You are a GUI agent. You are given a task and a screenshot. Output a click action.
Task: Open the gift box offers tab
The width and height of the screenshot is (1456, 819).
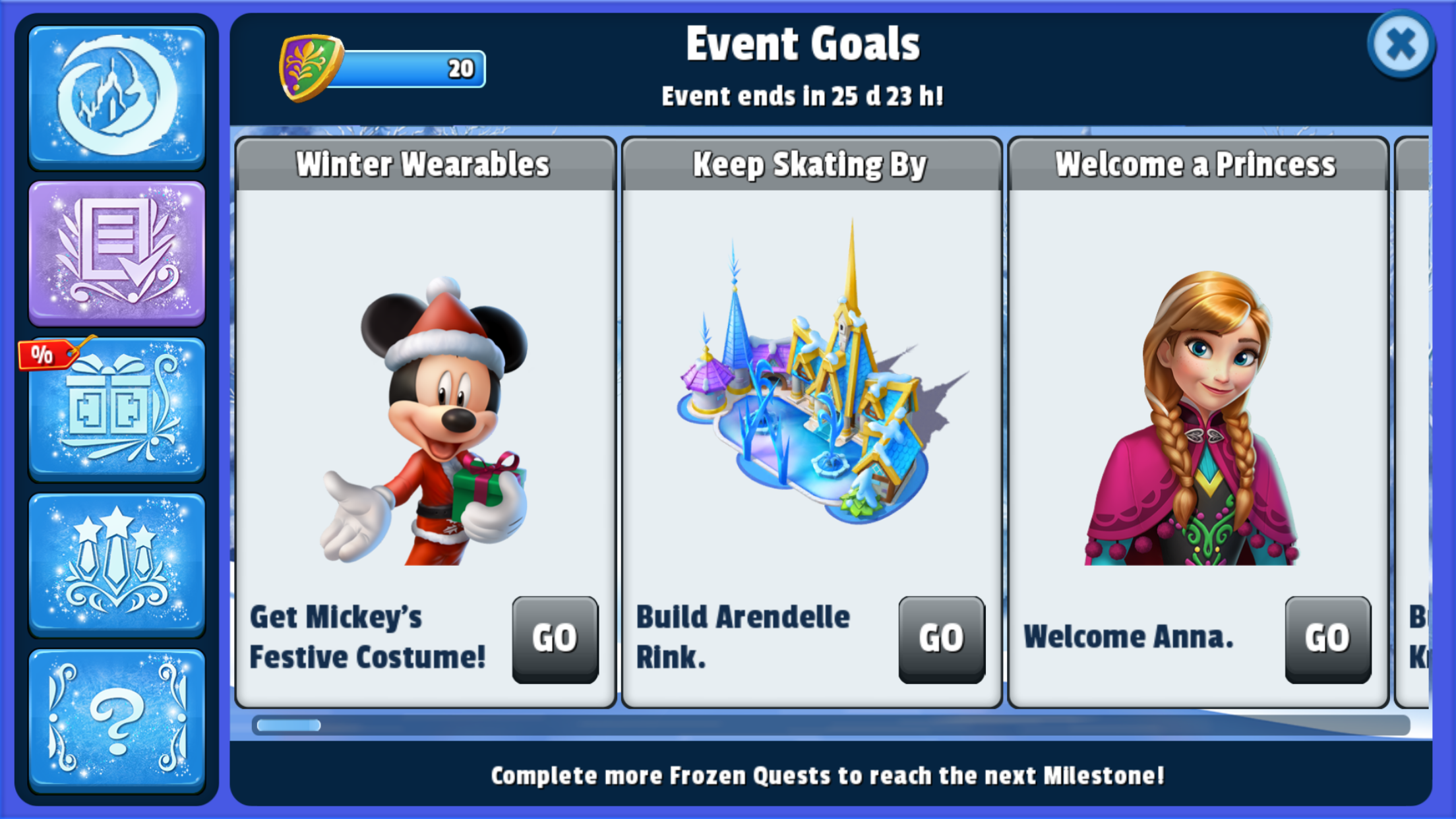117,409
